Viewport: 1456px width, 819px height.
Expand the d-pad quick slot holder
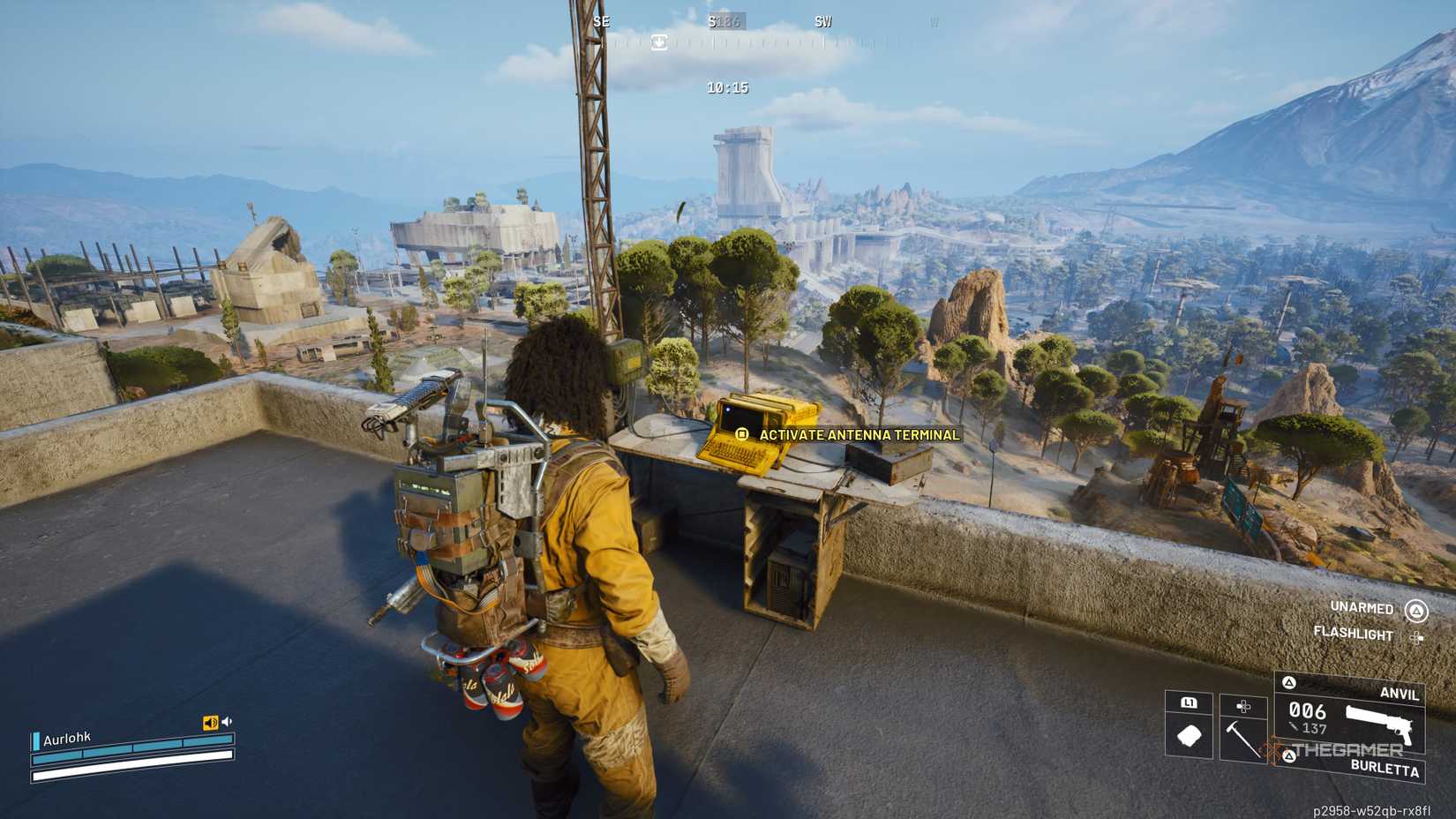(x=1243, y=706)
